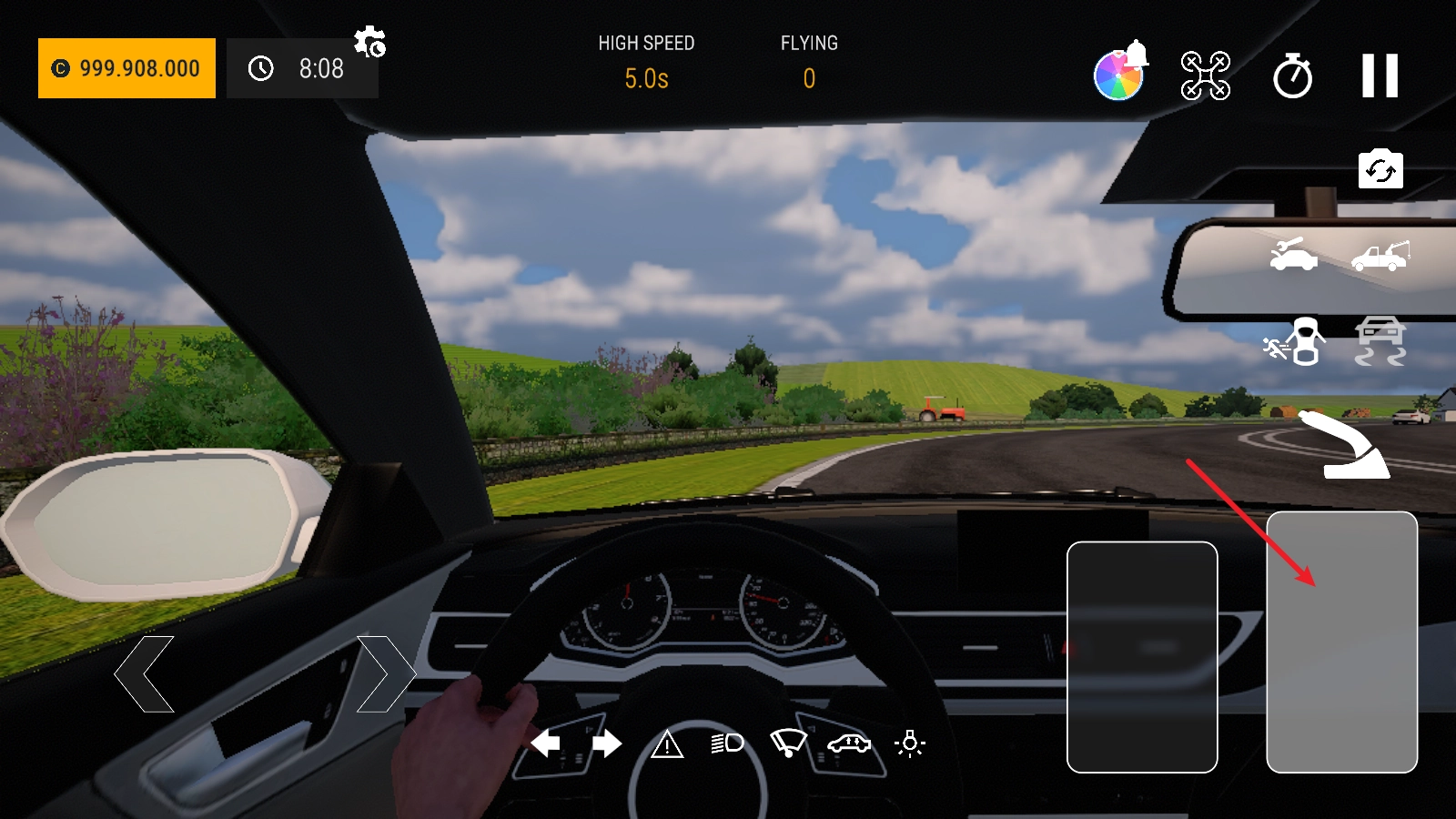This screenshot has width=1456, height=819.
Task: Call the tow truck
Action: coord(1380,255)
